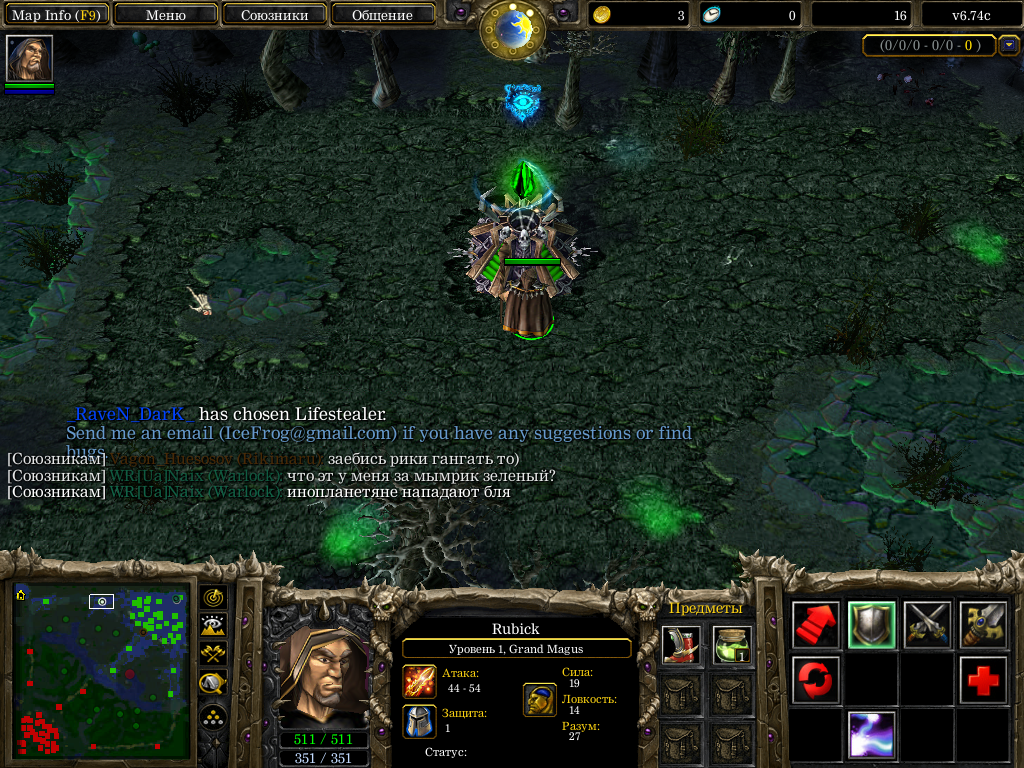Expand the scoreboard with the arrow button

point(1008,45)
